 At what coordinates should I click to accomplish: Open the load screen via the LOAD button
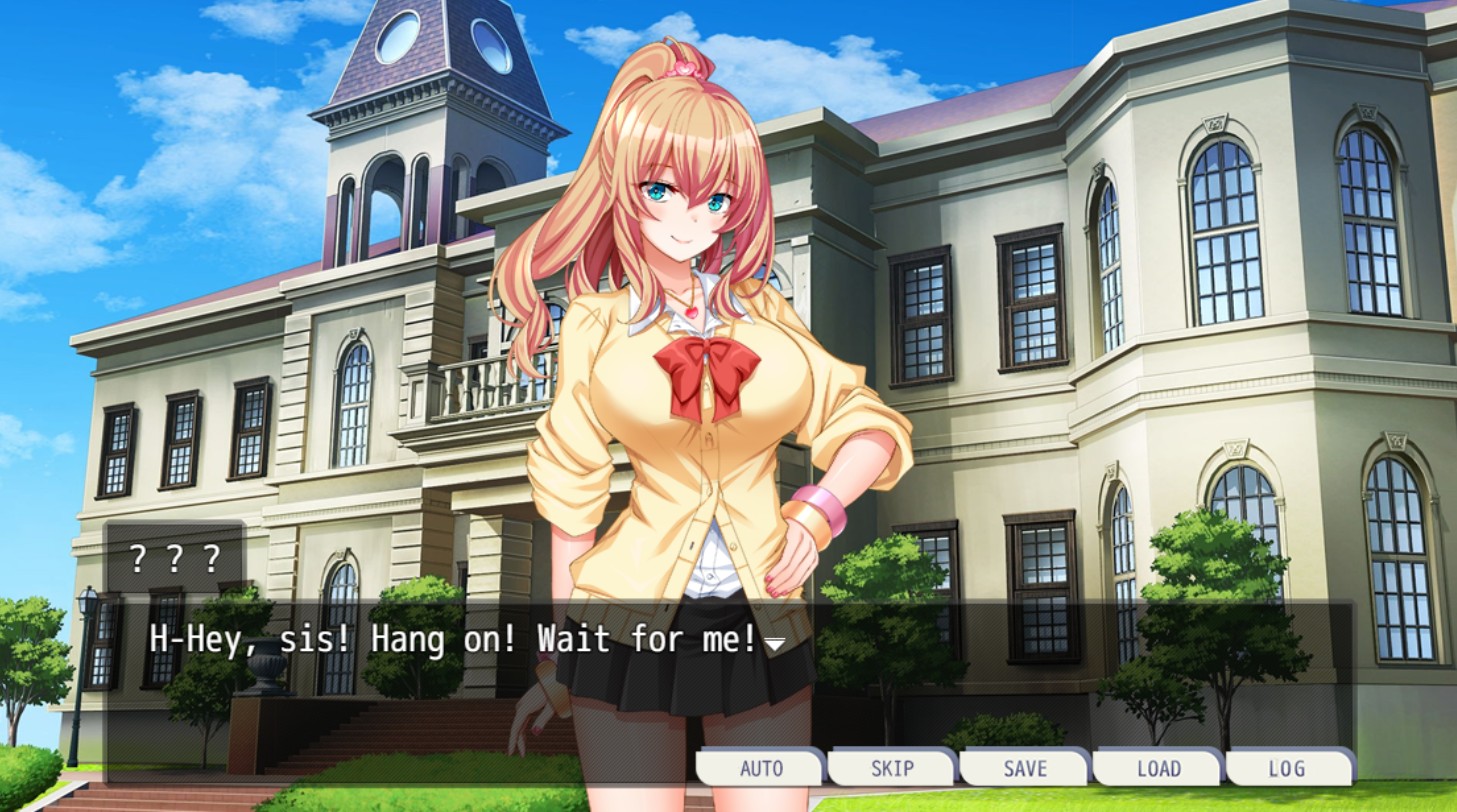(x=1157, y=769)
